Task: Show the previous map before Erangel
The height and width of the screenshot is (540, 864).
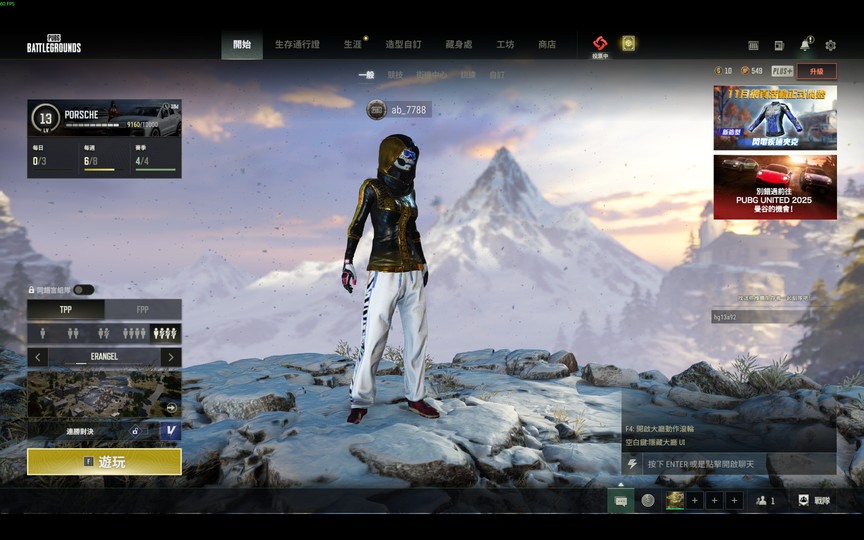Action: point(38,357)
